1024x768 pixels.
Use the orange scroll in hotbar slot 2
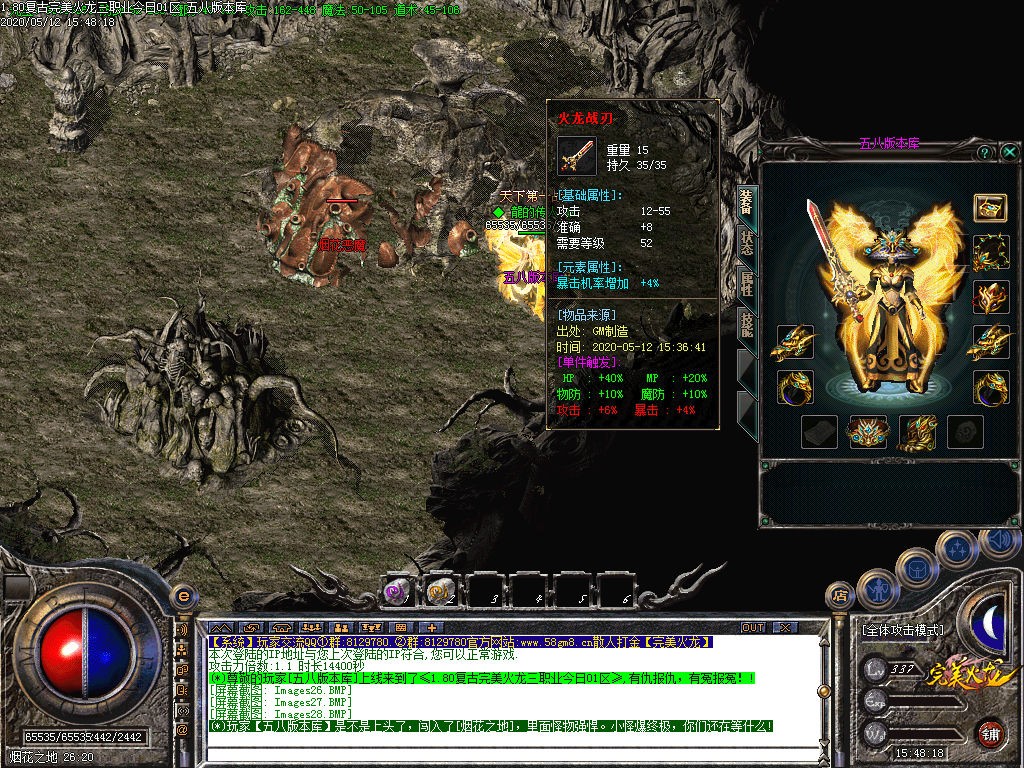pyautogui.click(x=441, y=591)
